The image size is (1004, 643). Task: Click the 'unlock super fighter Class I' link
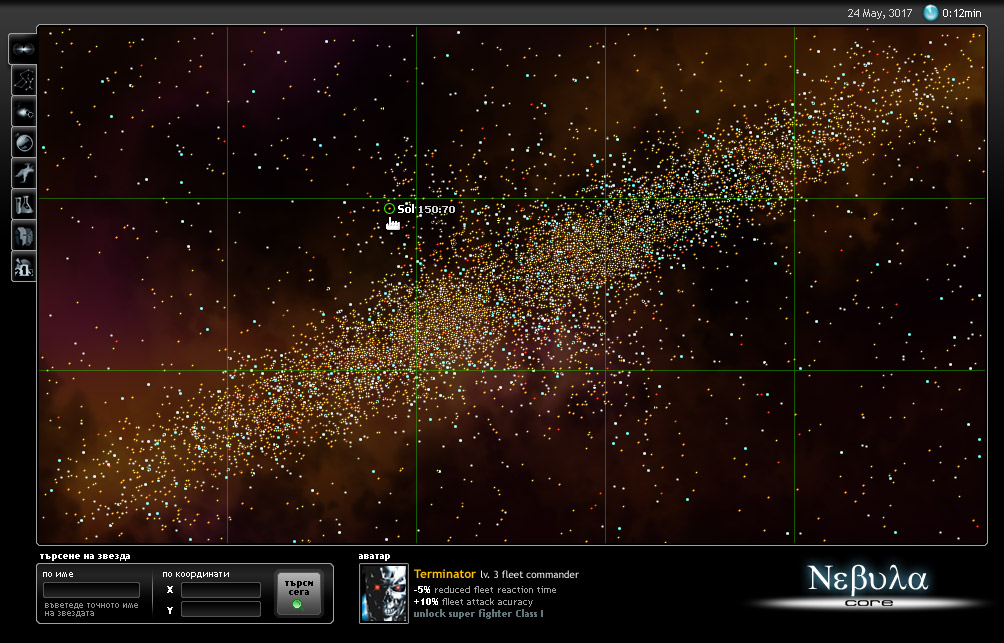[x=478, y=614]
